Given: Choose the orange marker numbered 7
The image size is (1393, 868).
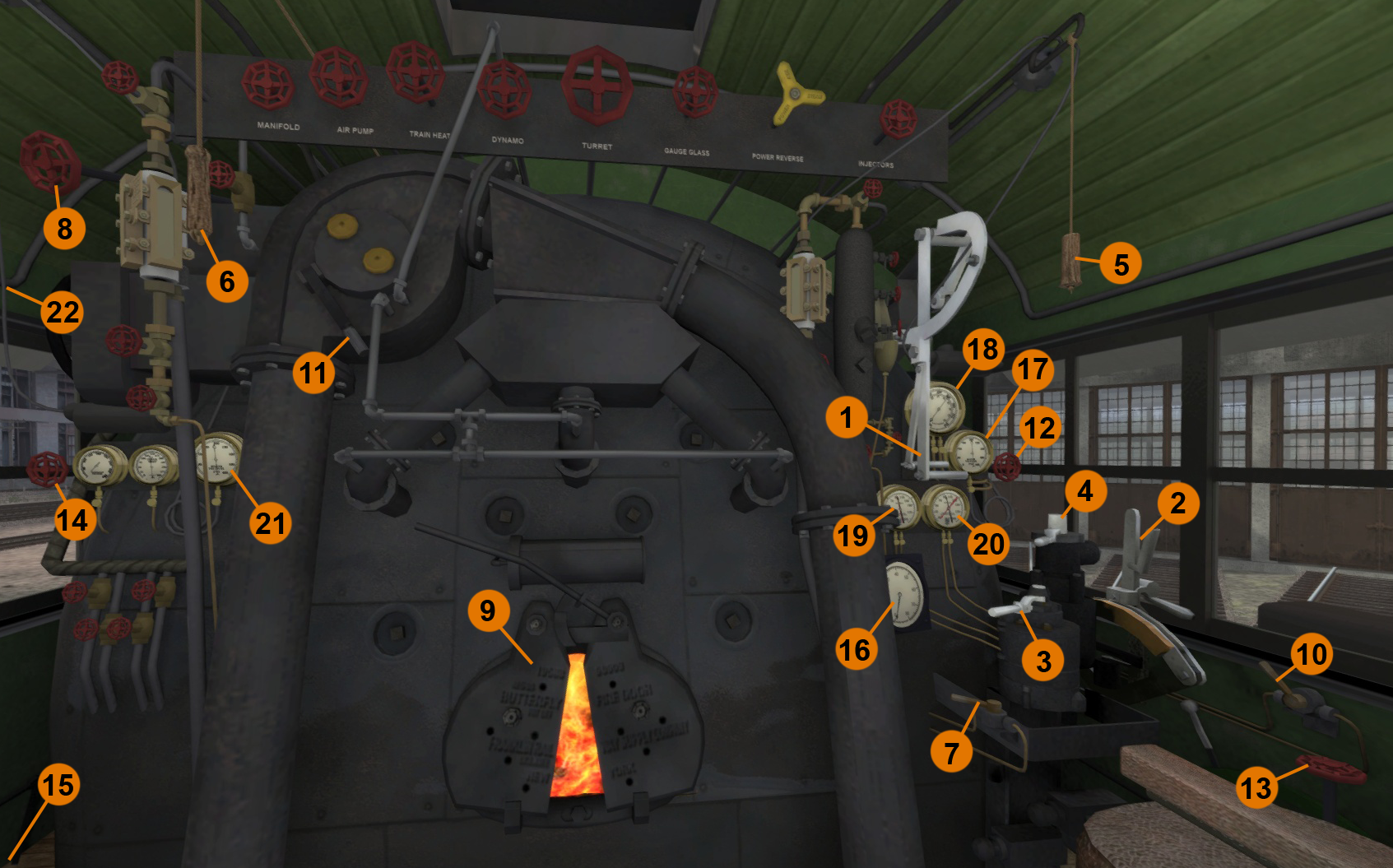Looking at the screenshot, I should [951, 752].
